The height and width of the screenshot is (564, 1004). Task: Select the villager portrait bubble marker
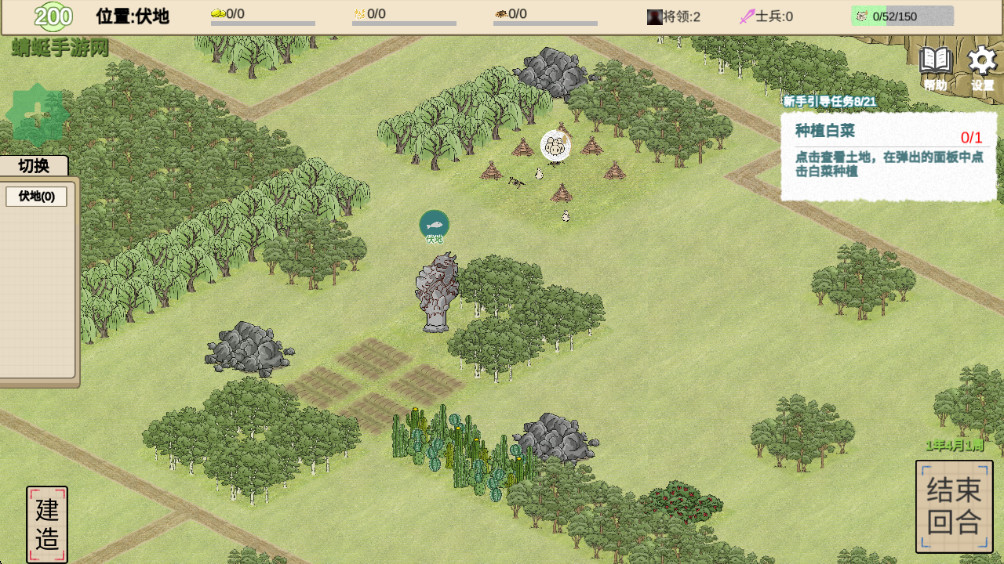(x=554, y=146)
